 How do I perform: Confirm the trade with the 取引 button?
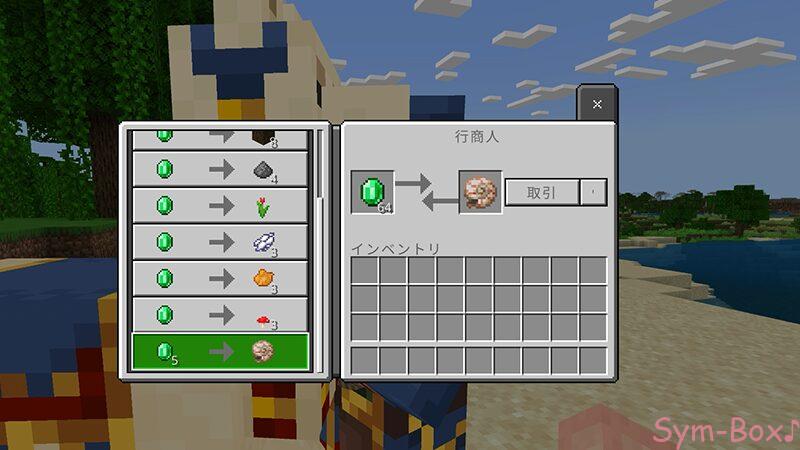tap(543, 192)
